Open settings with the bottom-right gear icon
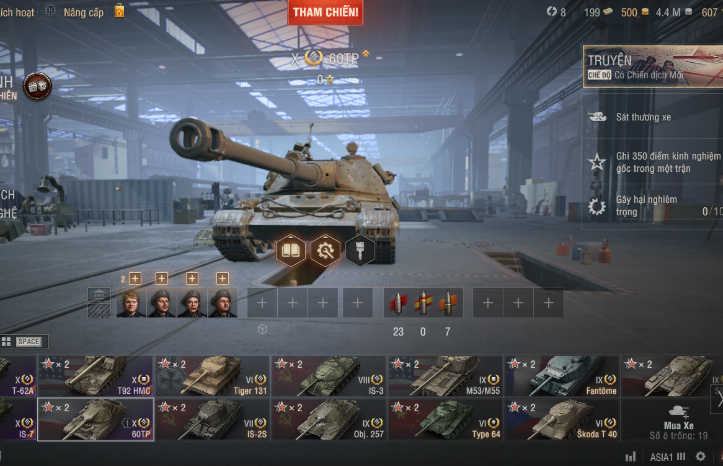This screenshot has height=466, width=723. [701, 456]
